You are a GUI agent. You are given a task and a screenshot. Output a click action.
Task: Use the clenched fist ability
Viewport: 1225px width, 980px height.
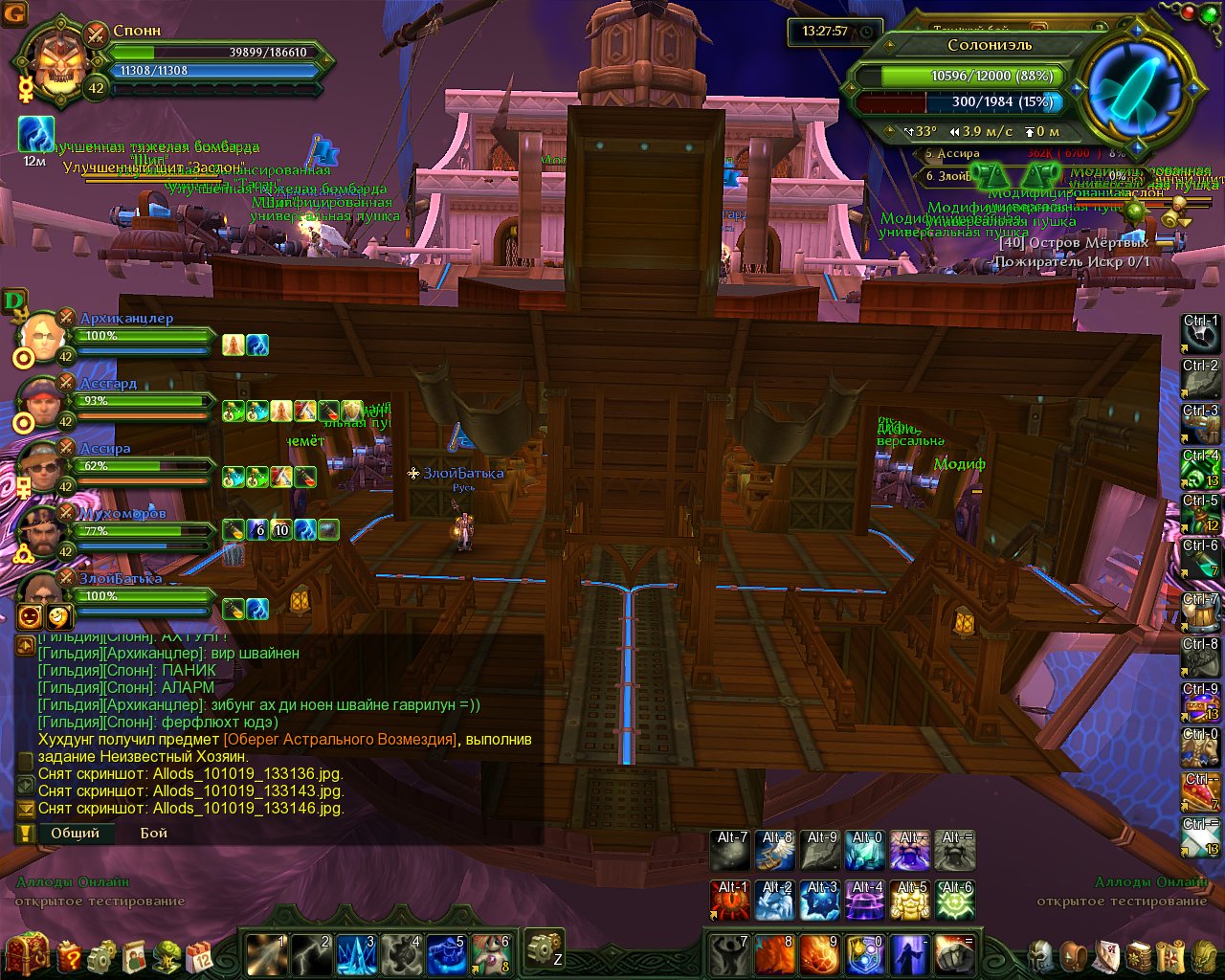[954, 954]
